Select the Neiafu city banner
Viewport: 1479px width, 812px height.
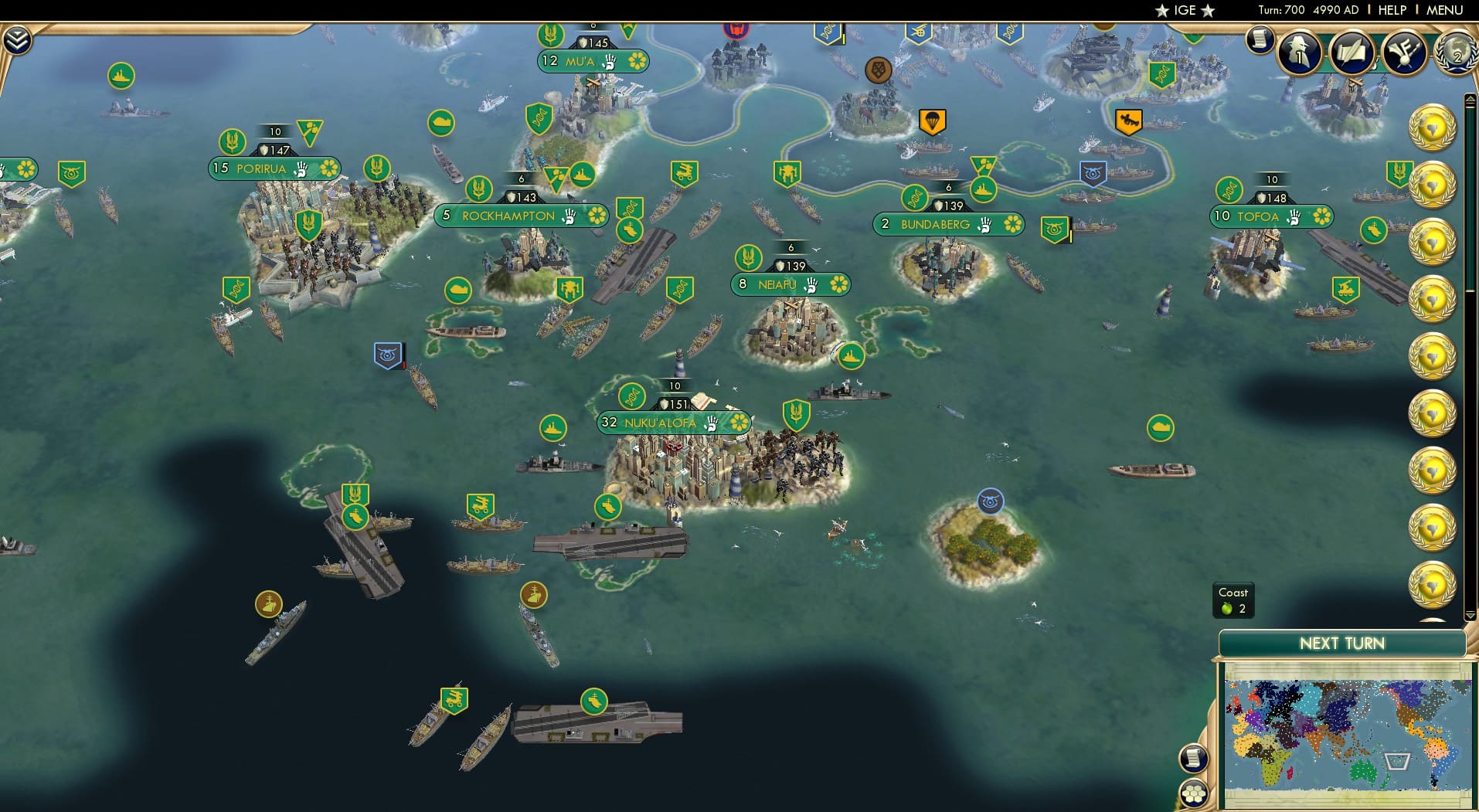tap(777, 285)
